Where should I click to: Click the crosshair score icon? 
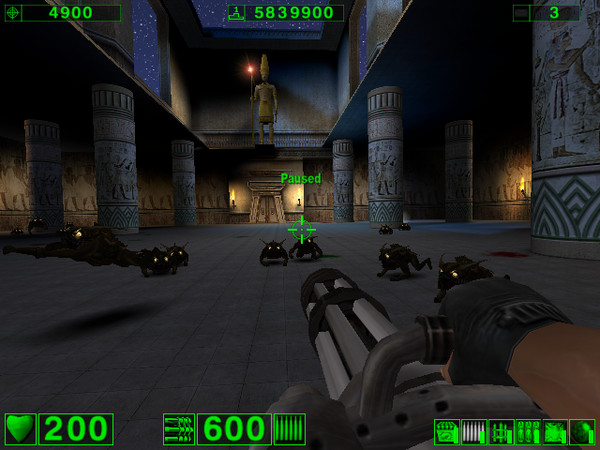coord(11,13)
